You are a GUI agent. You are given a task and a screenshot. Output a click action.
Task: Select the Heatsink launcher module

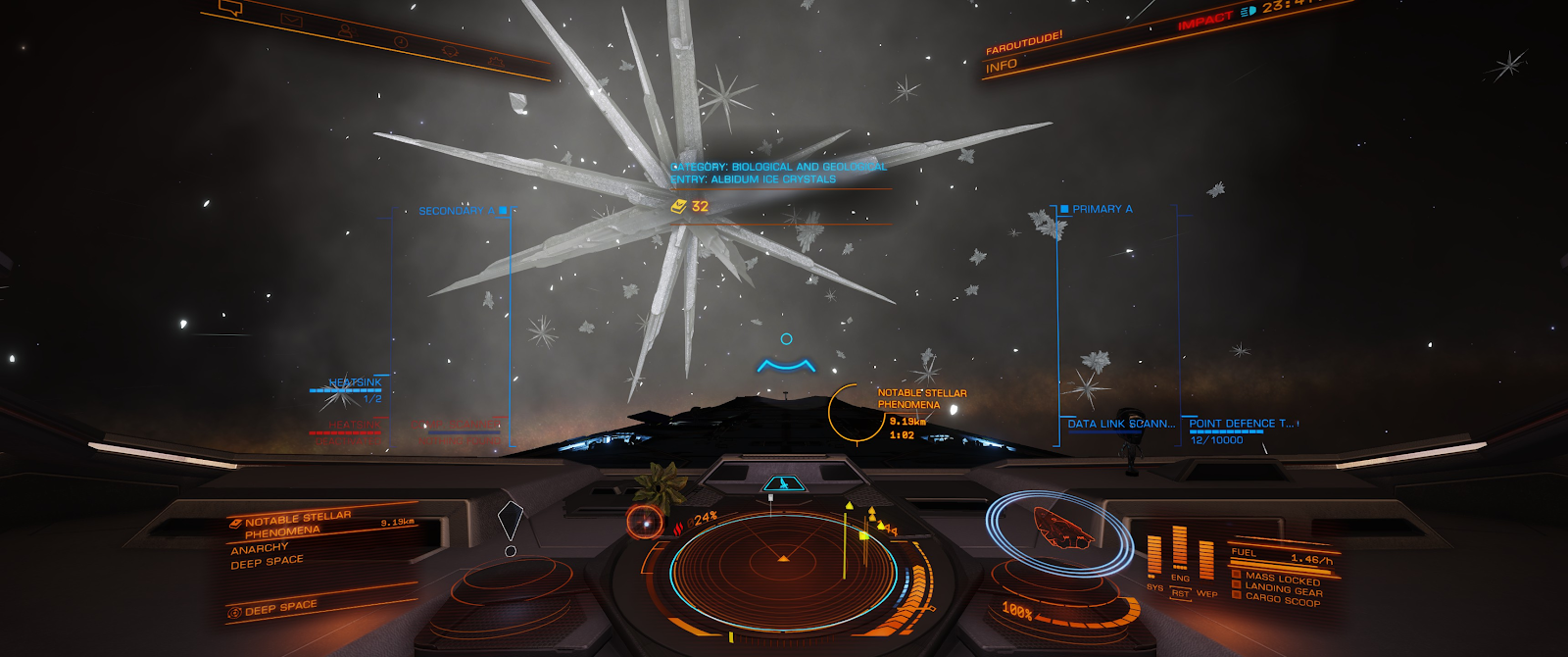[355, 382]
